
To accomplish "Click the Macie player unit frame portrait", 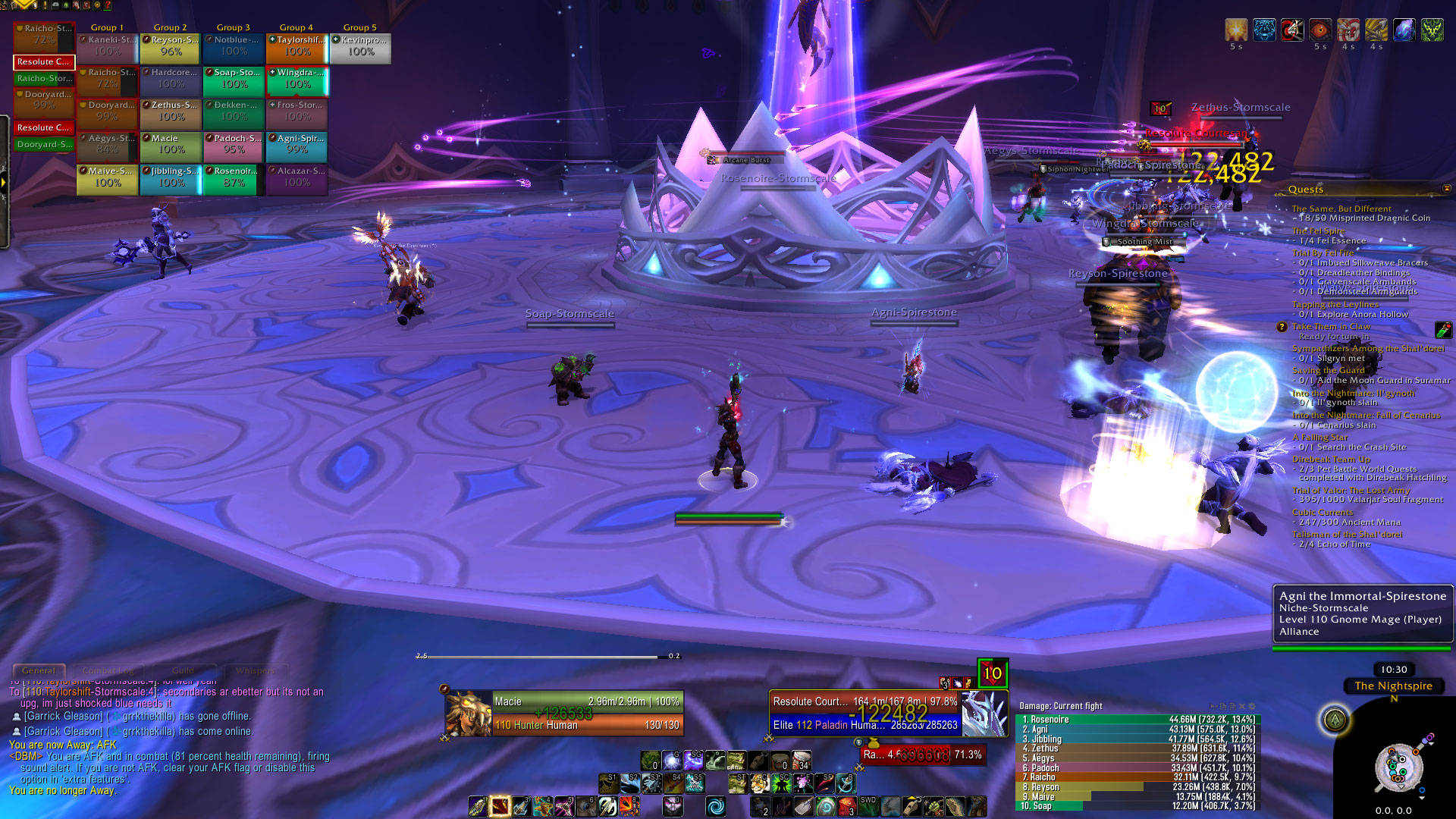I will (x=468, y=713).
